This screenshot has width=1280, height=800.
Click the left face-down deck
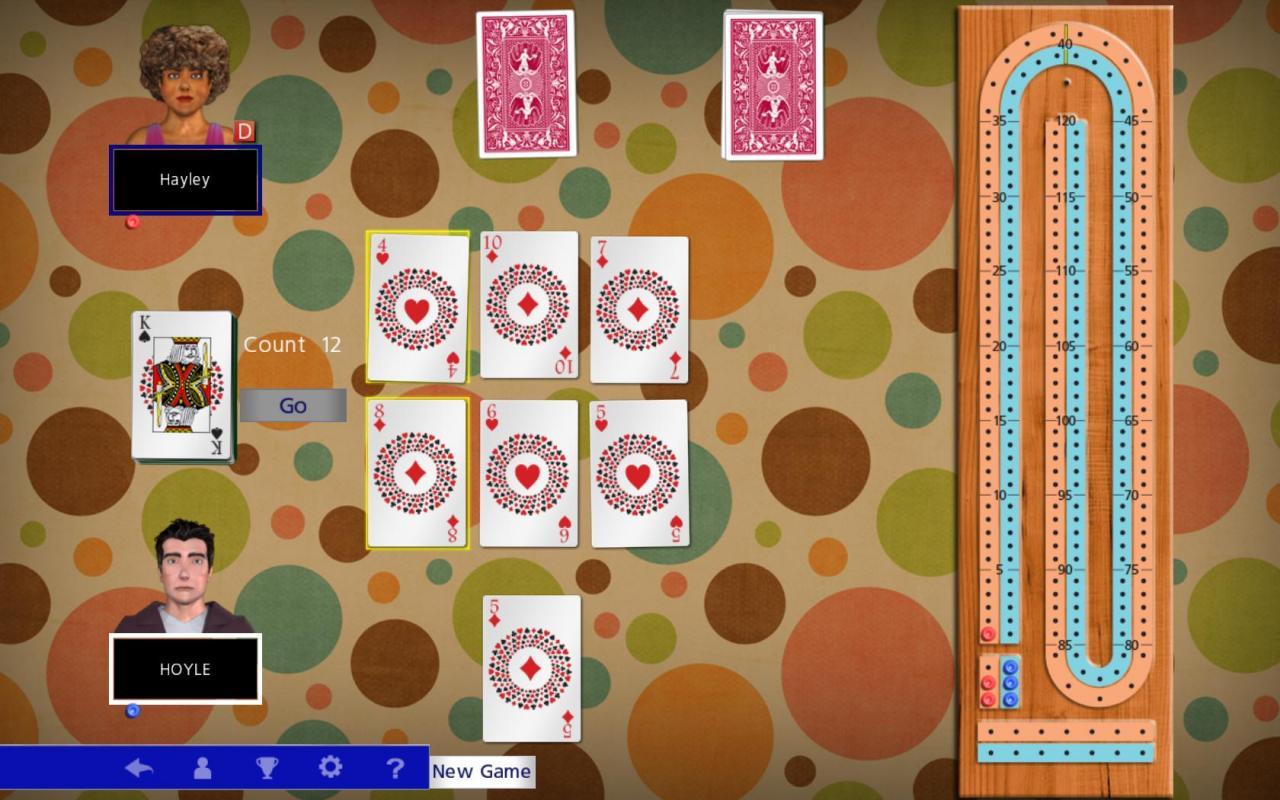pyautogui.click(x=526, y=85)
